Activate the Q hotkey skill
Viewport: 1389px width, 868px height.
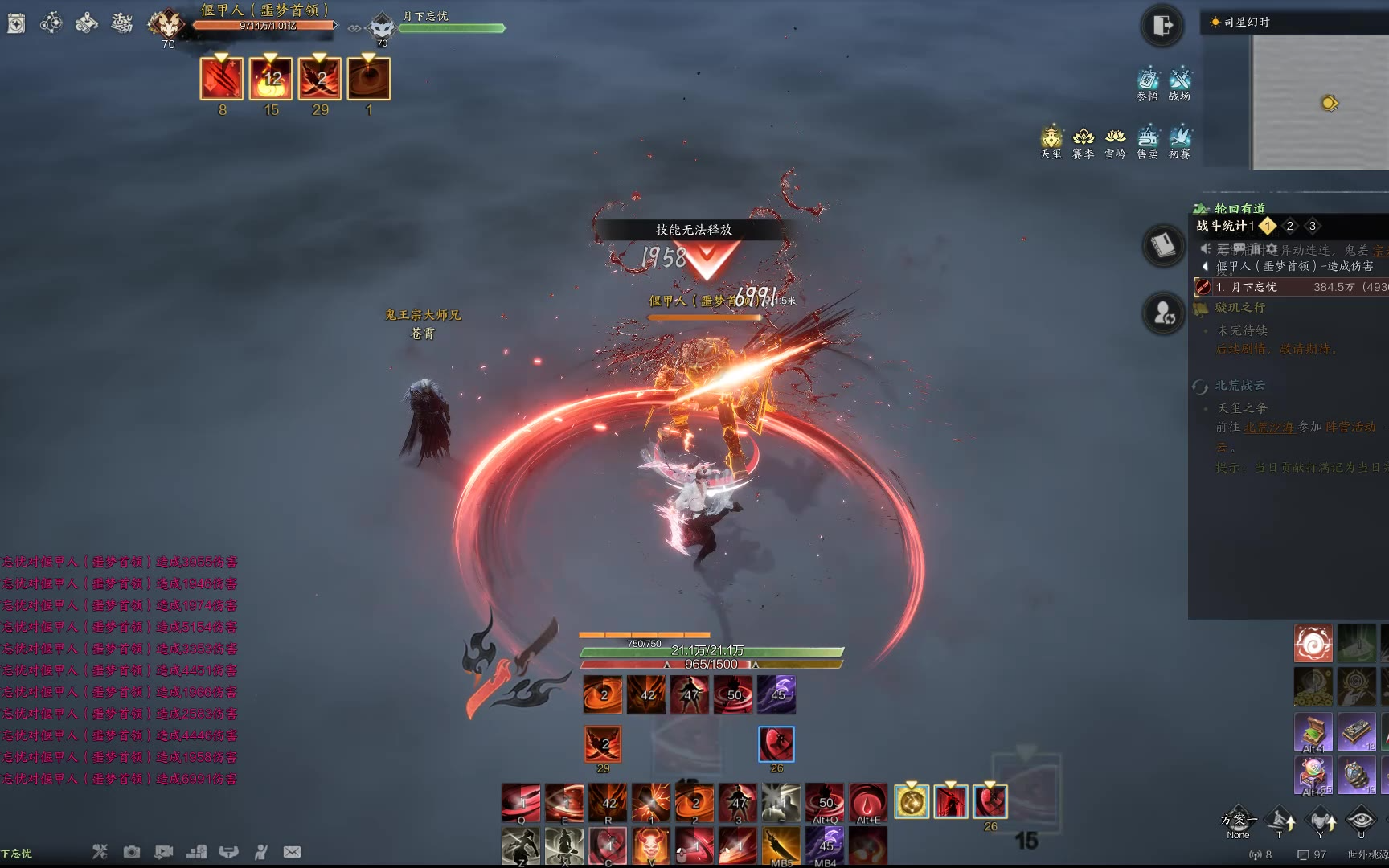pos(521,802)
